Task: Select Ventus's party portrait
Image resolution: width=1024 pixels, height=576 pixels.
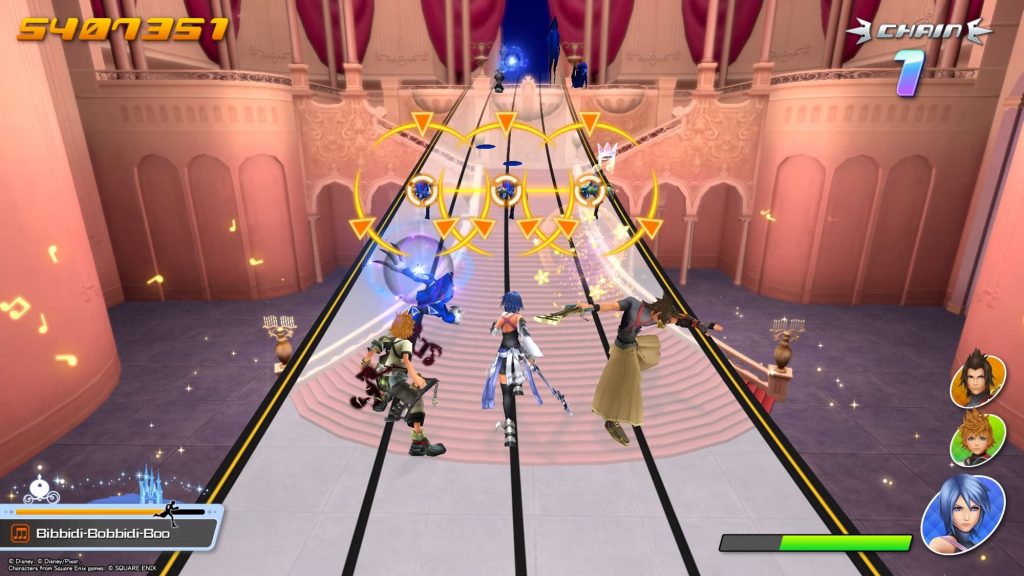Action: point(977,438)
